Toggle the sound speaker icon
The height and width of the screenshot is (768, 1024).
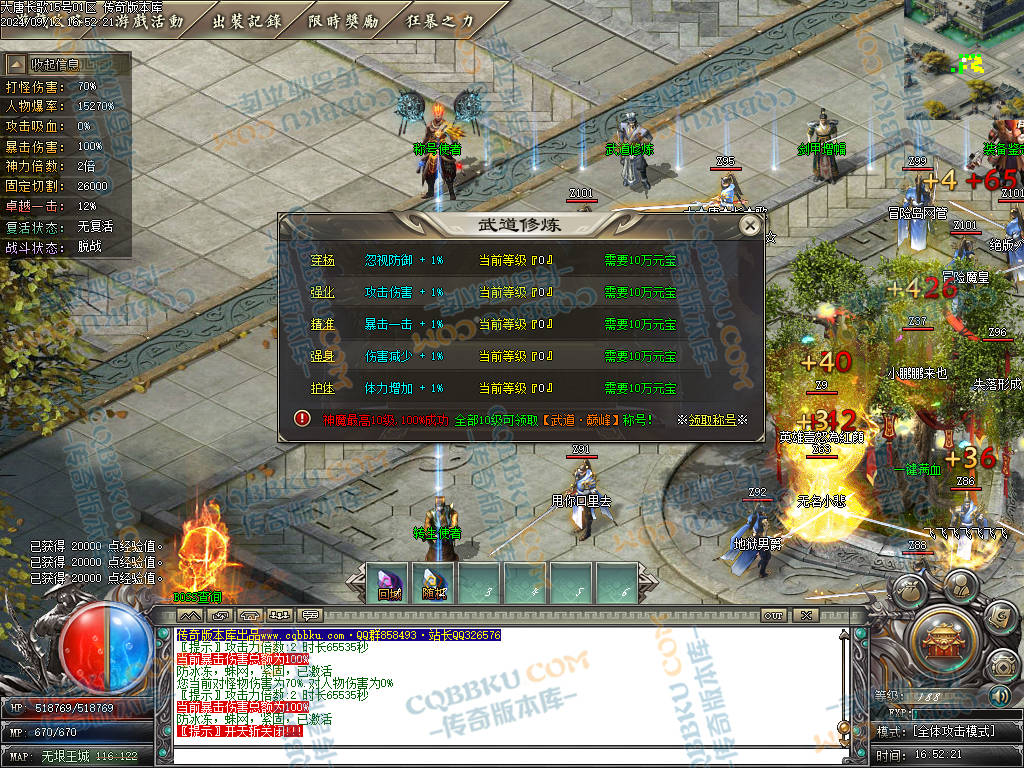click(999, 695)
